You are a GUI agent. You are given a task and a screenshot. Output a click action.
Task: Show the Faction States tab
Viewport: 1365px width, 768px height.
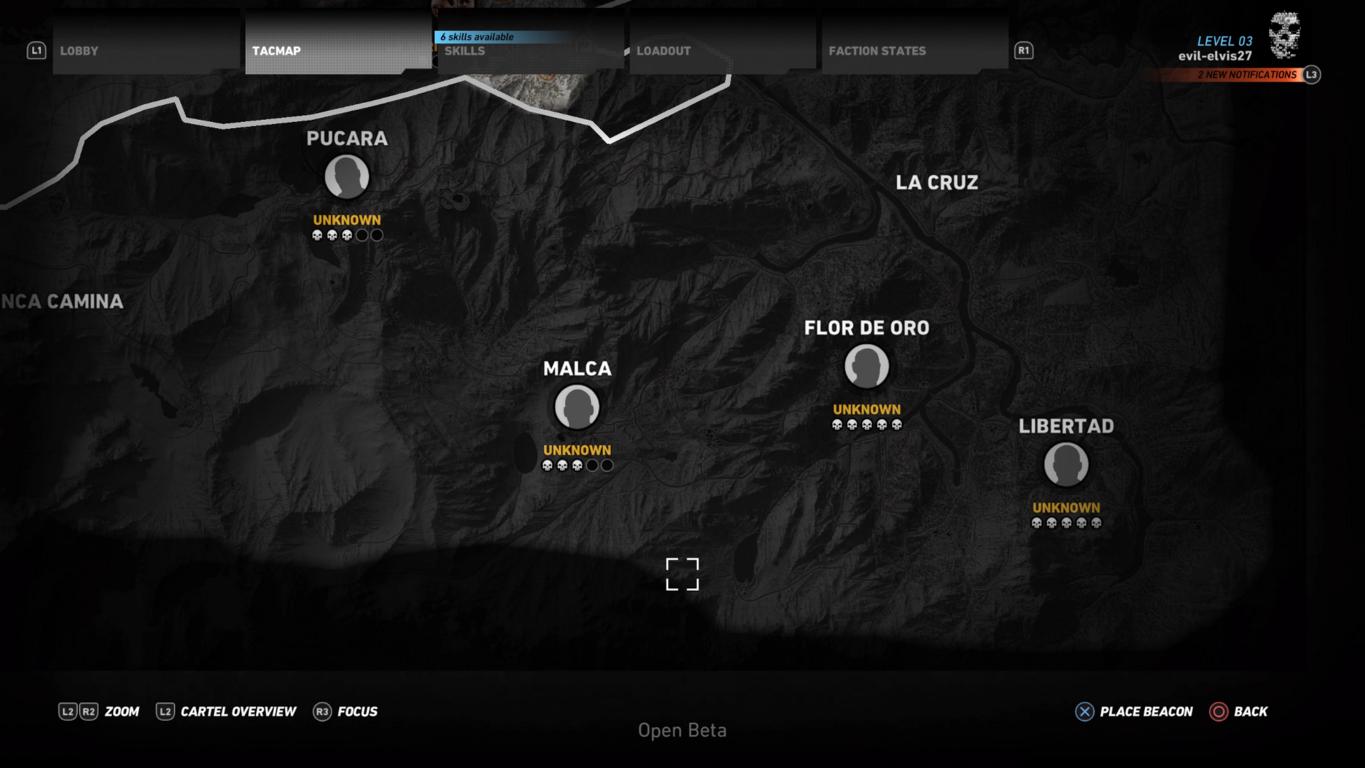(914, 50)
